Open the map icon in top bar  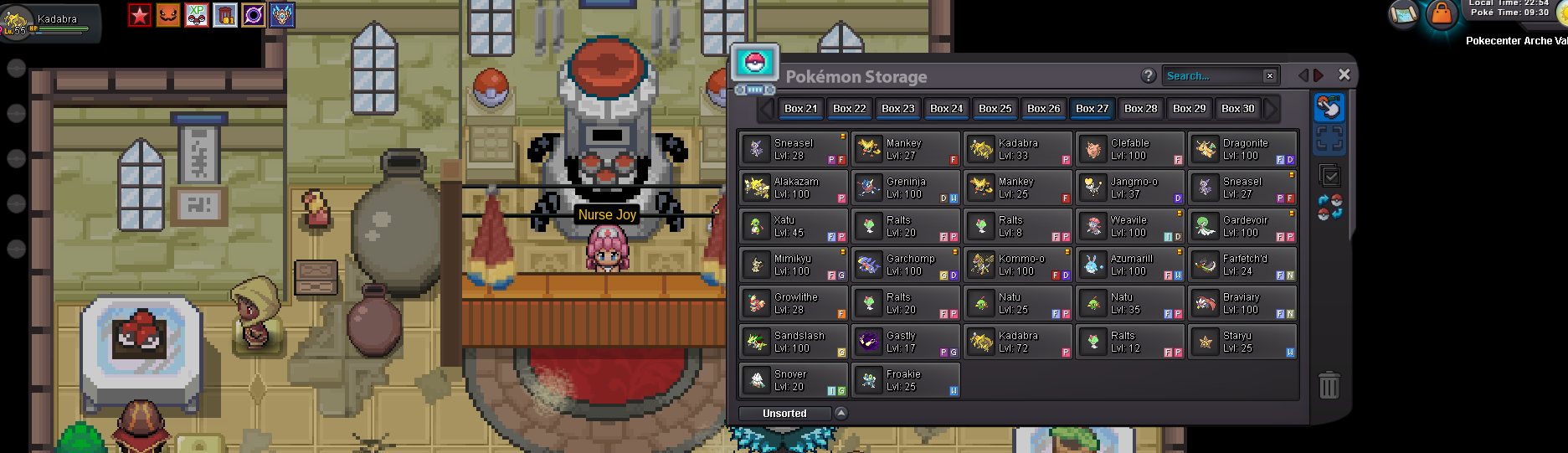tap(1404, 14)
